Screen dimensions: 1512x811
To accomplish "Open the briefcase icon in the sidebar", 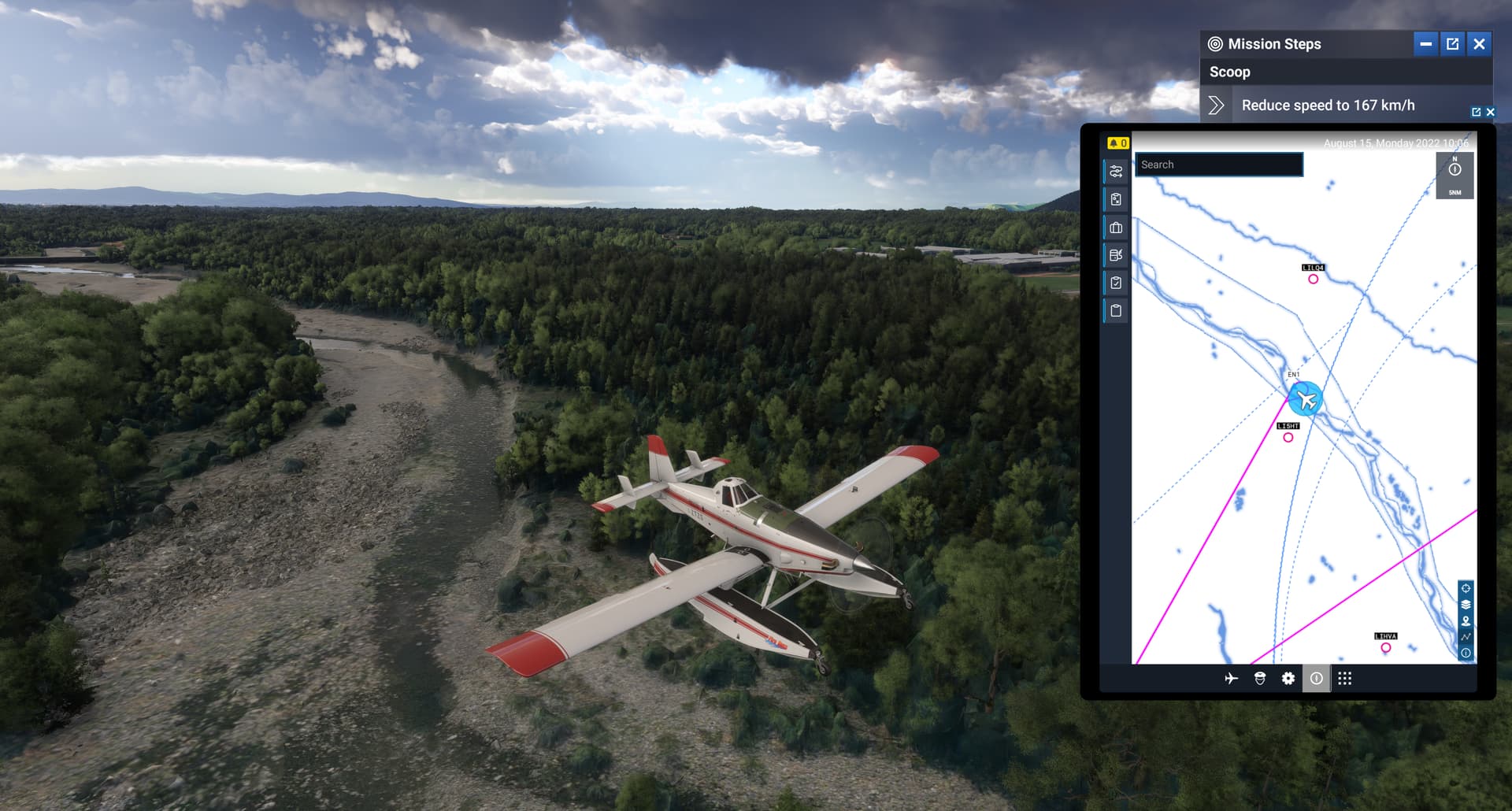I will point(1115,228).
